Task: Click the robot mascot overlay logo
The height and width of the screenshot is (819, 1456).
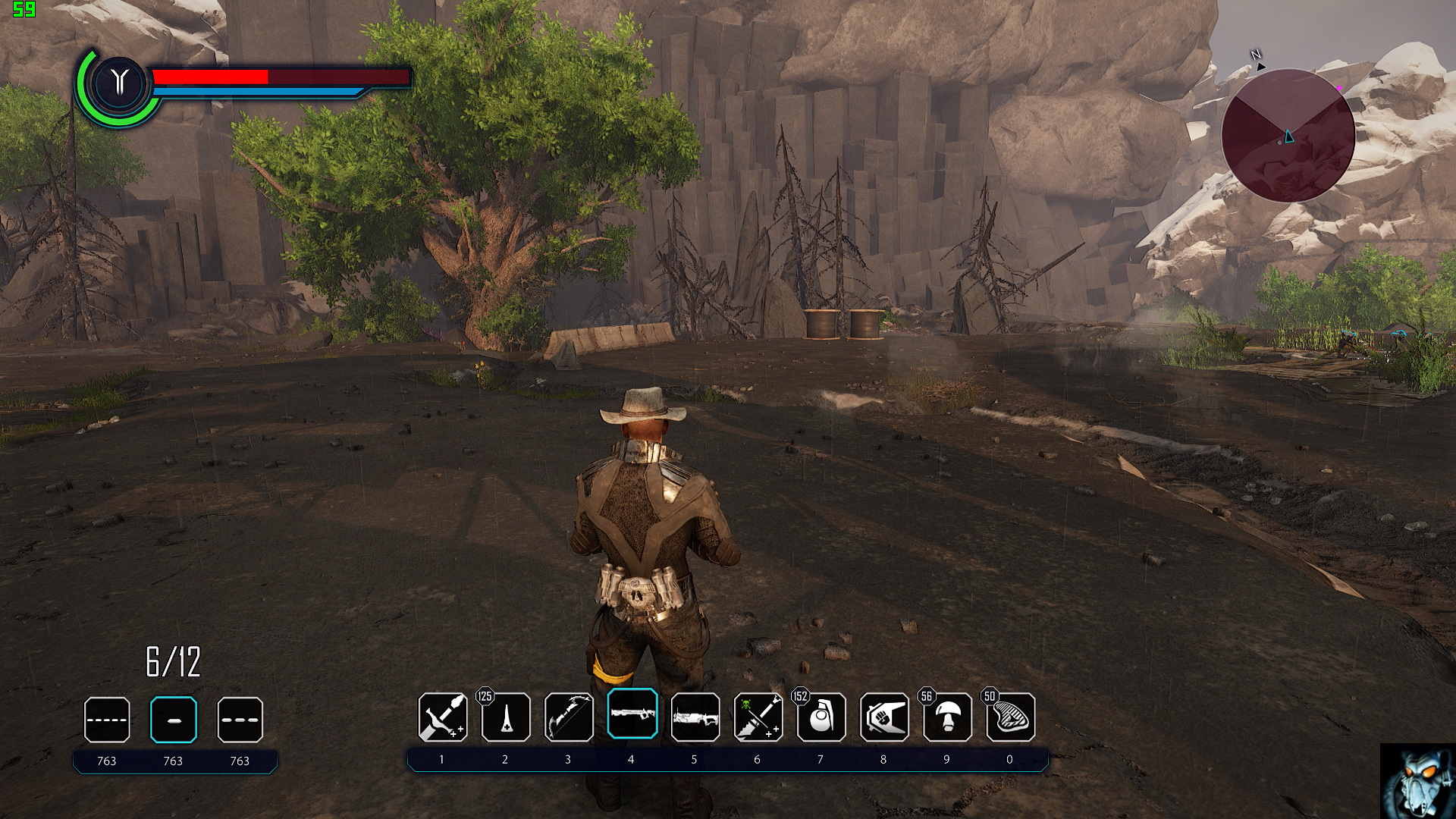Action: click(1417, 781)
